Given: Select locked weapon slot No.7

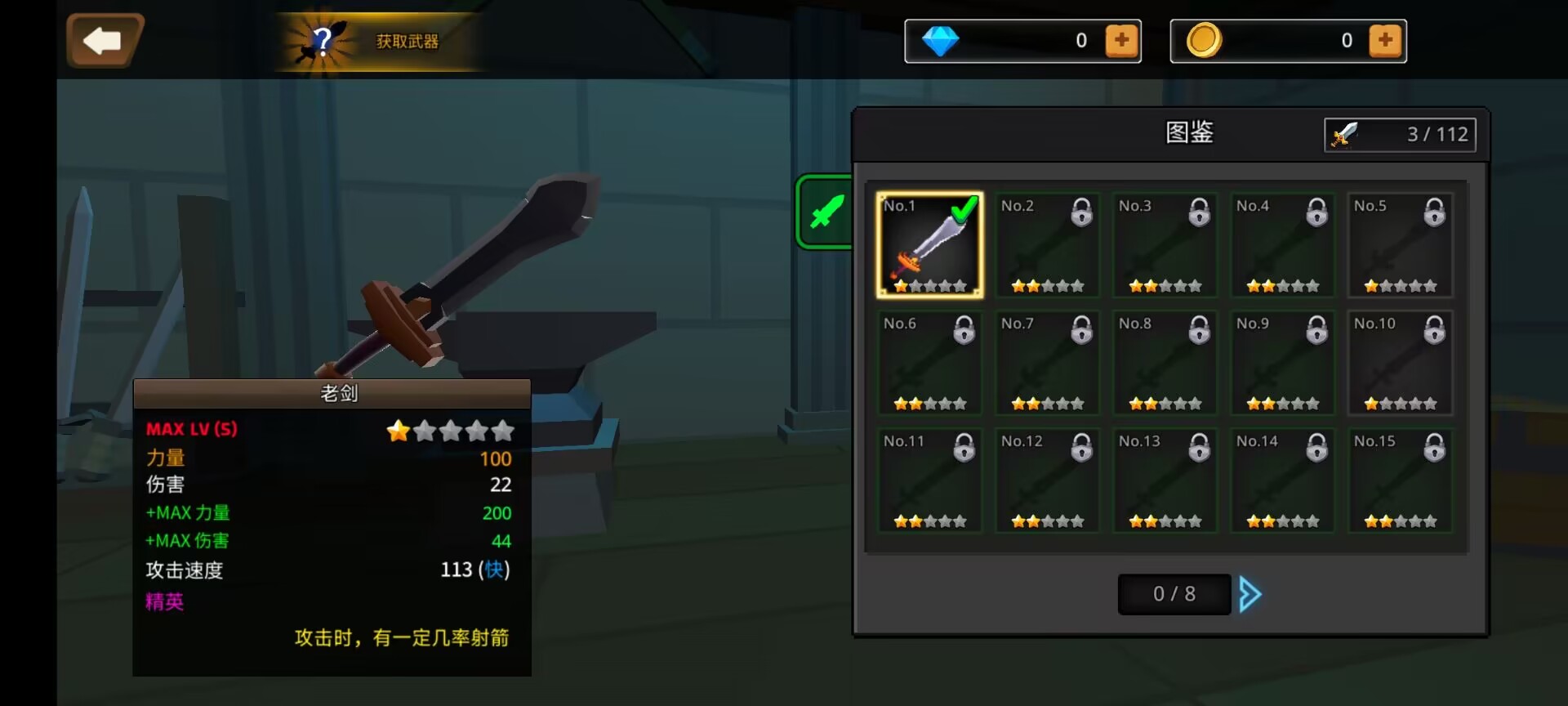Looking at the screenshot, I should (1047, 363).
